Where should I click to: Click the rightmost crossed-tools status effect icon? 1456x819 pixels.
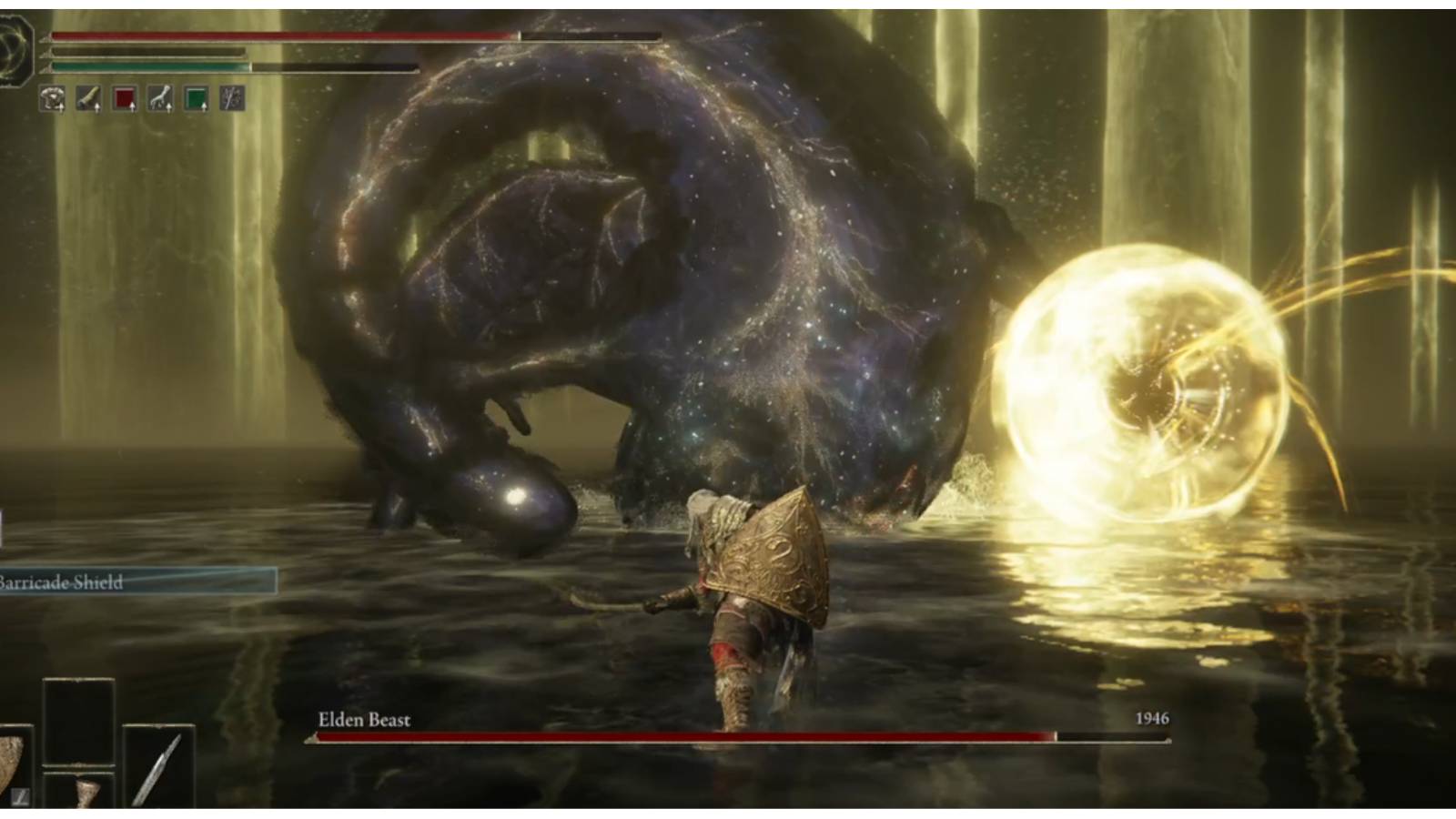[x=232, y=96]
